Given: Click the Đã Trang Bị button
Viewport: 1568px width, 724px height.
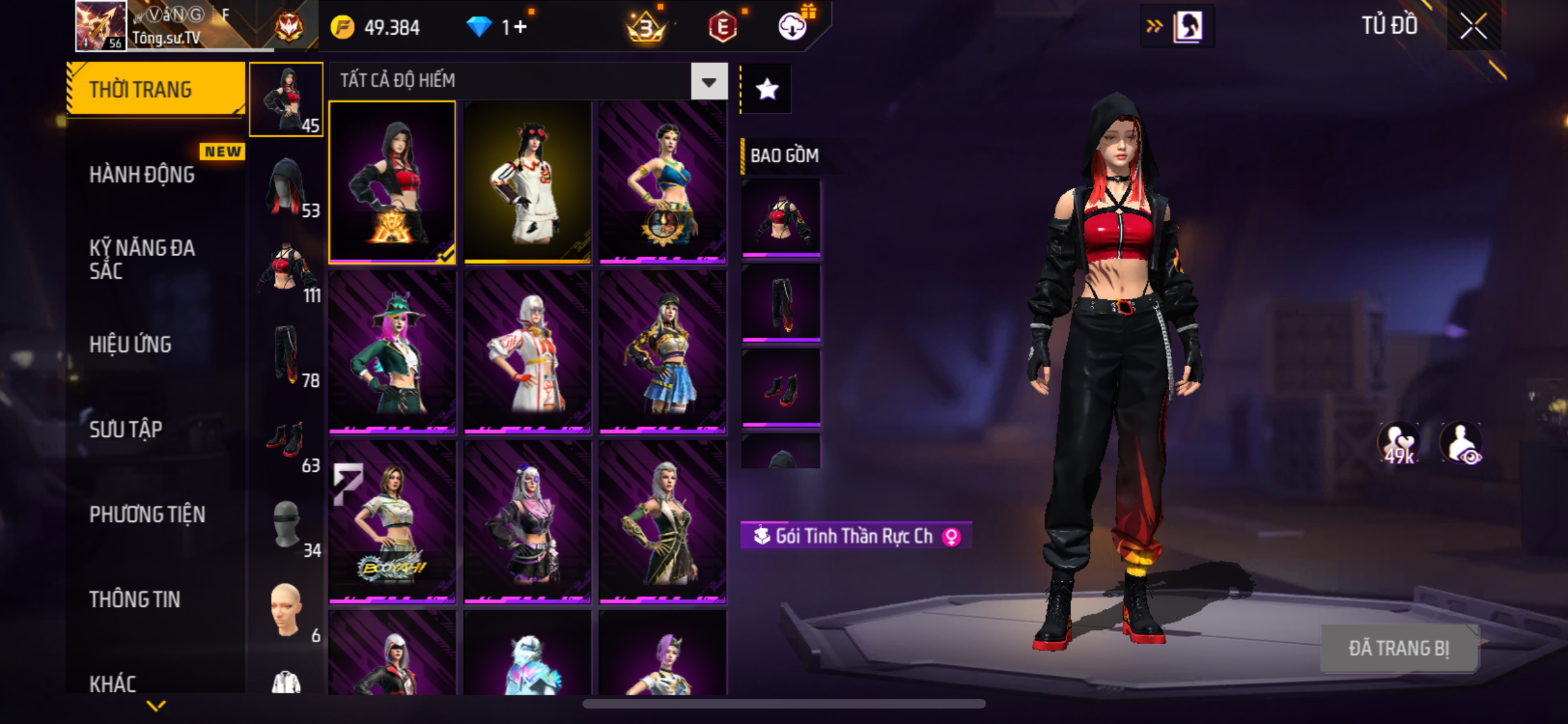Looking at the screenshot, I should click(1399, 648).
